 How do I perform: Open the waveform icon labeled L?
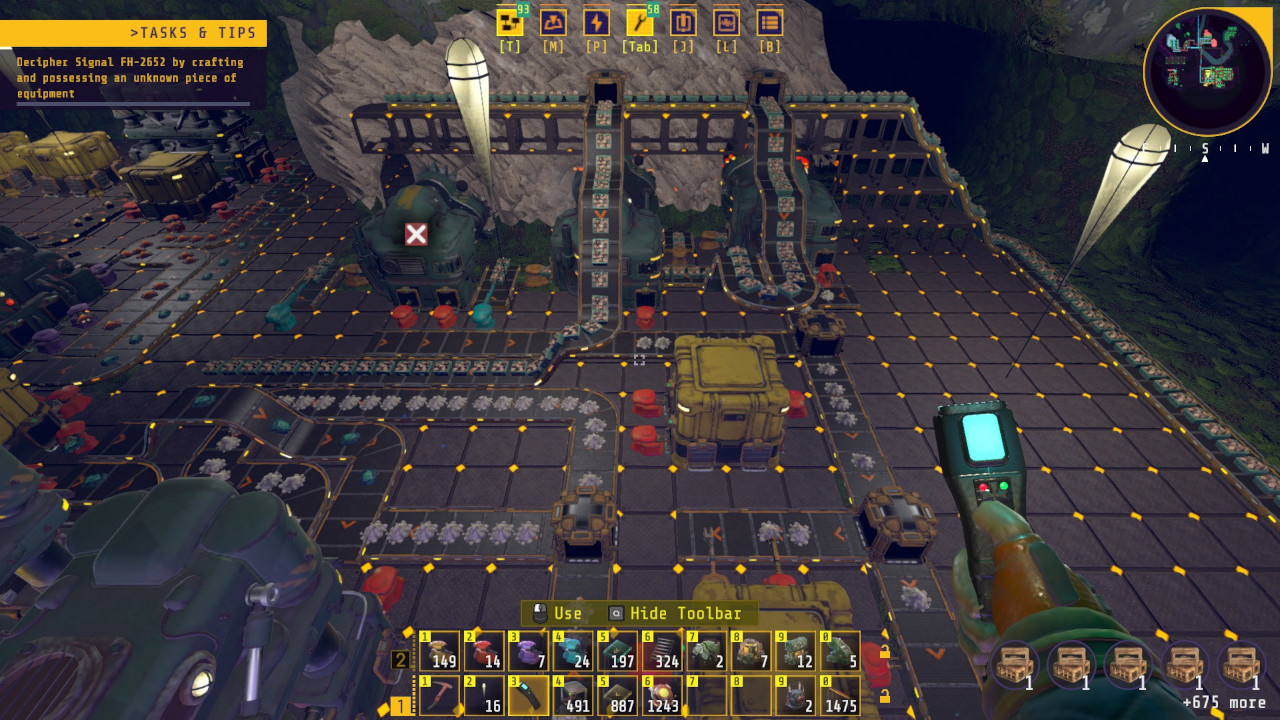(x=726, y=23)
